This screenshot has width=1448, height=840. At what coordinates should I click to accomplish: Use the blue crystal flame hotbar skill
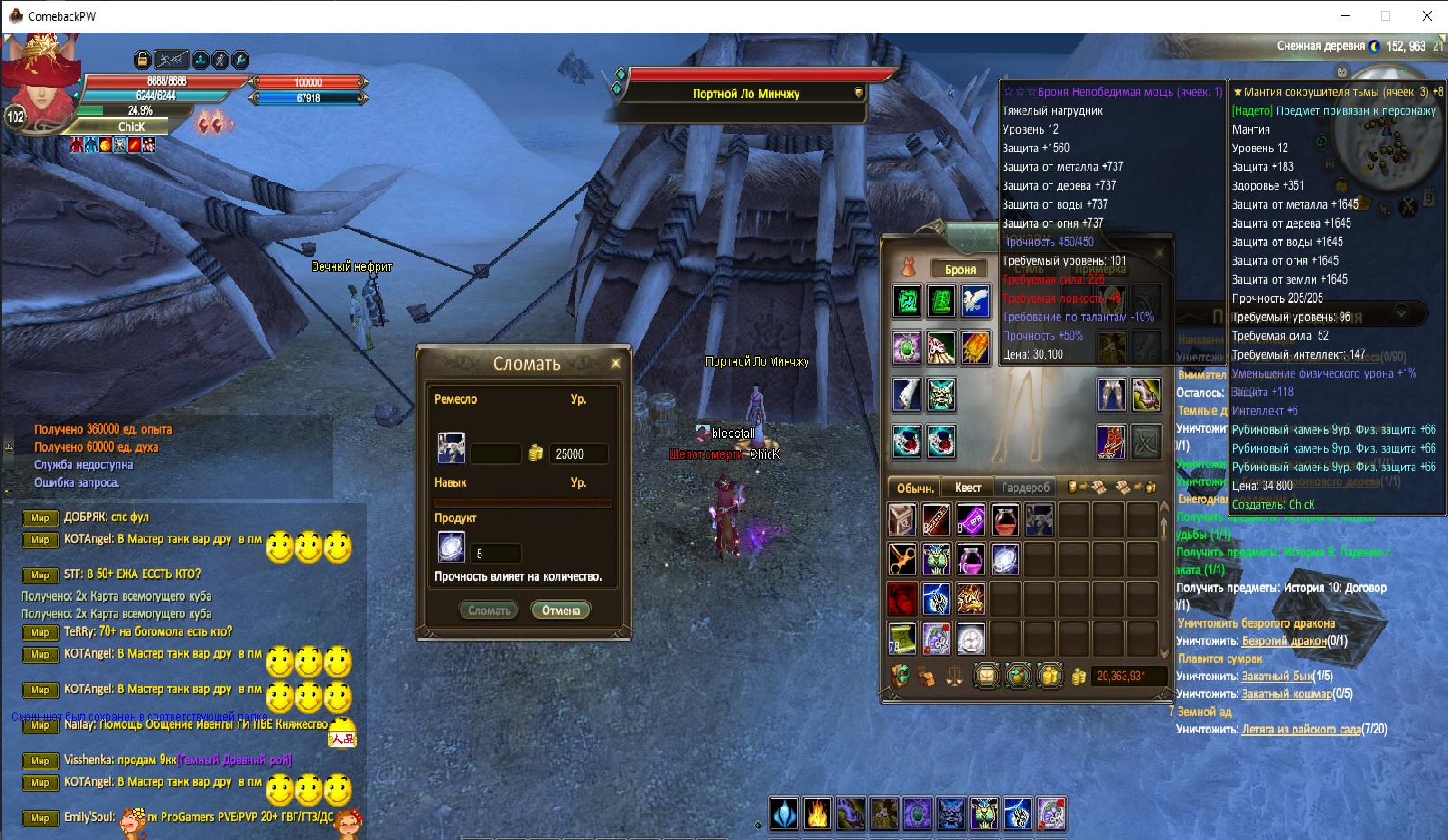click(x=784, y=814)
